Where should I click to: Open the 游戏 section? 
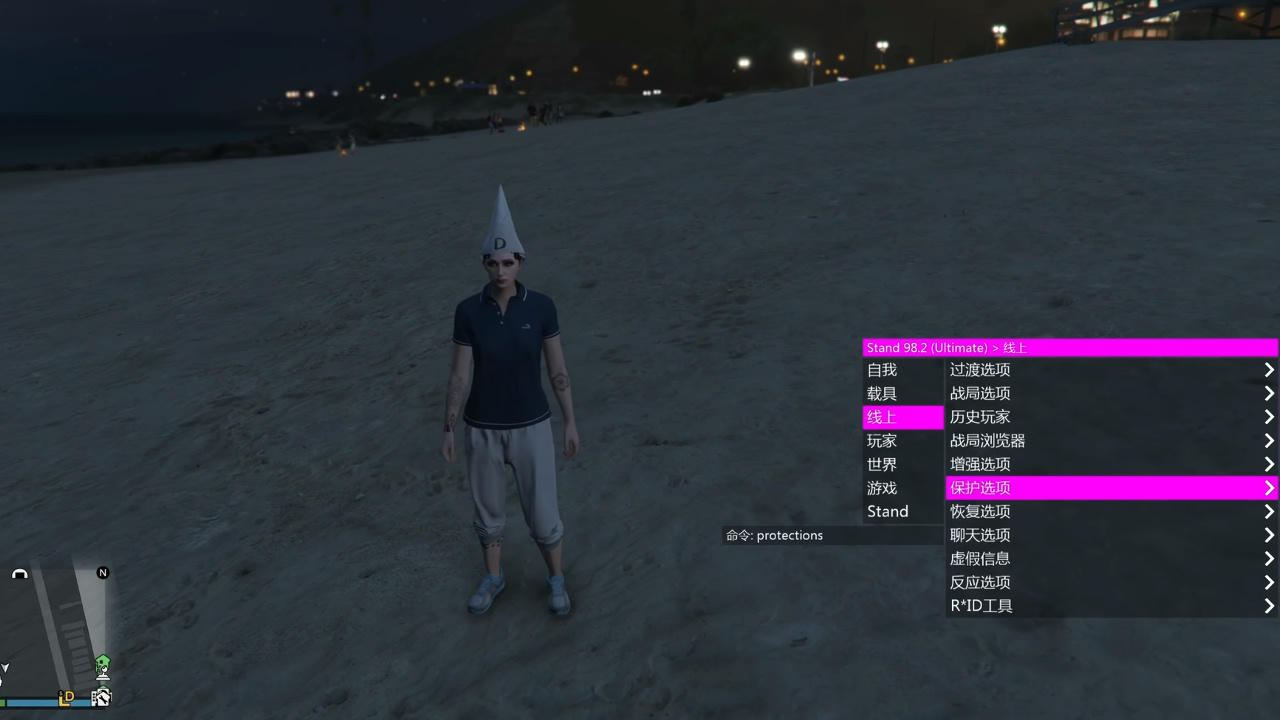pos(881,488)
